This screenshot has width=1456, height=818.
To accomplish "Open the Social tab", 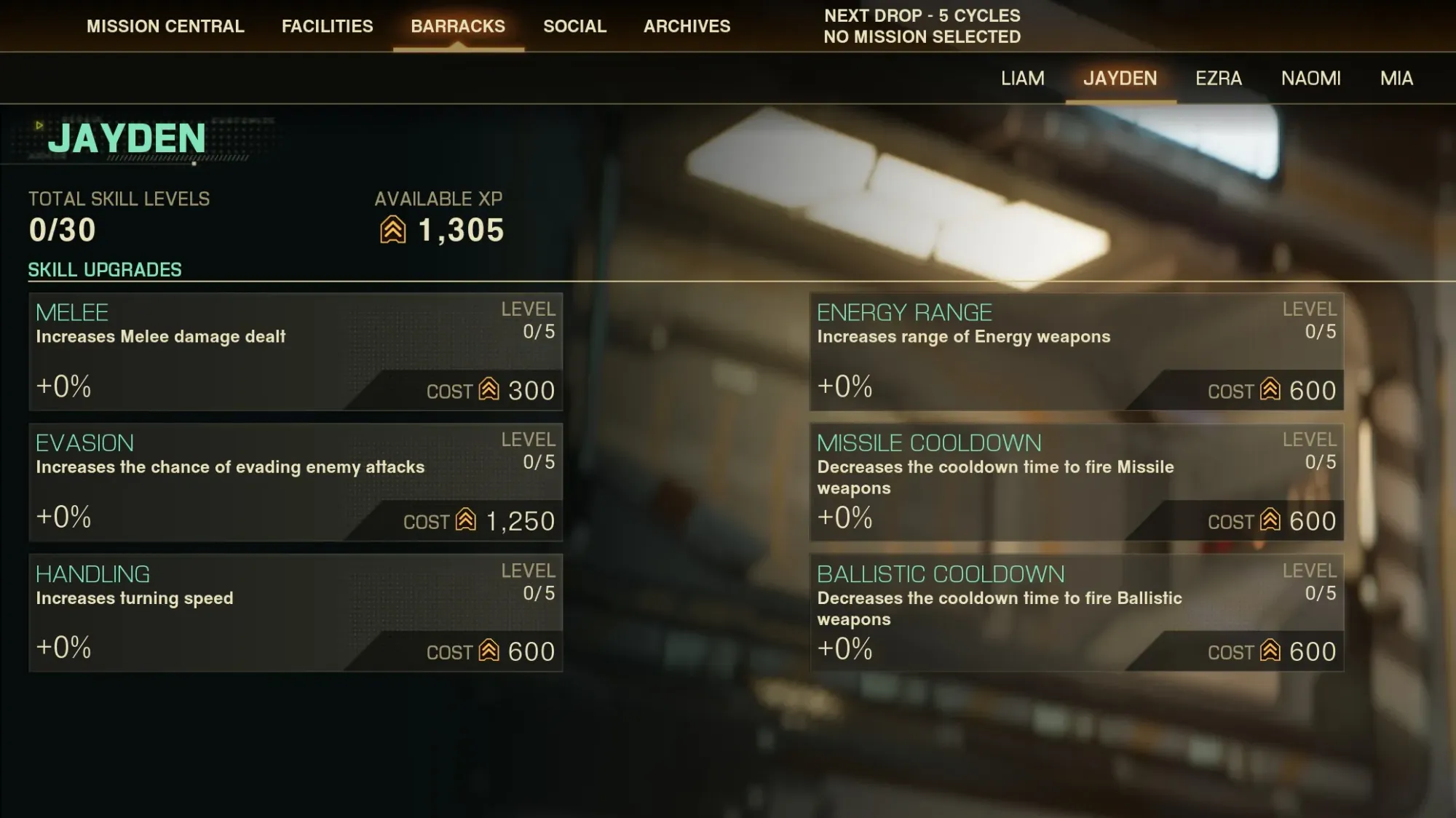I will [574, 26].
